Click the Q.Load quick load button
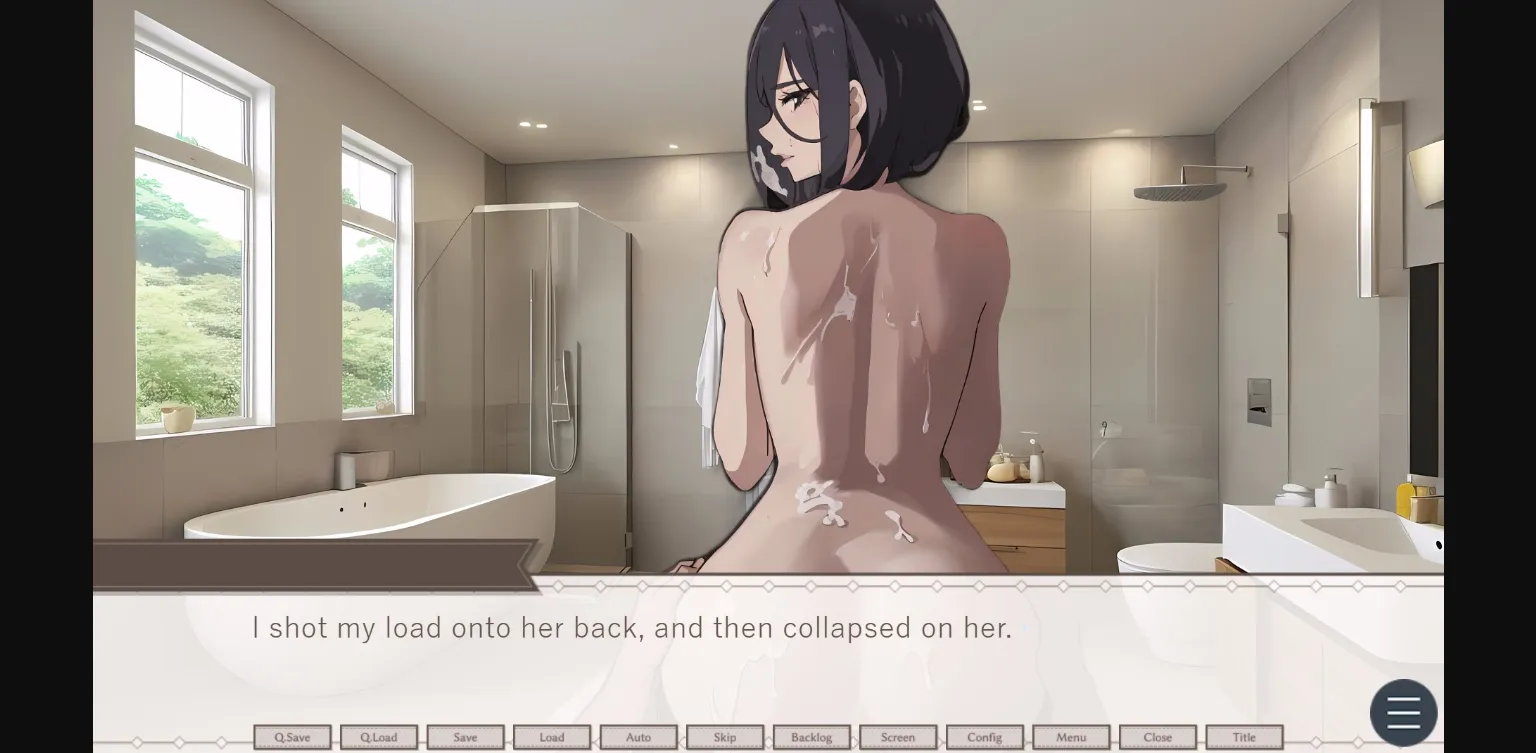 coord(379,737)
